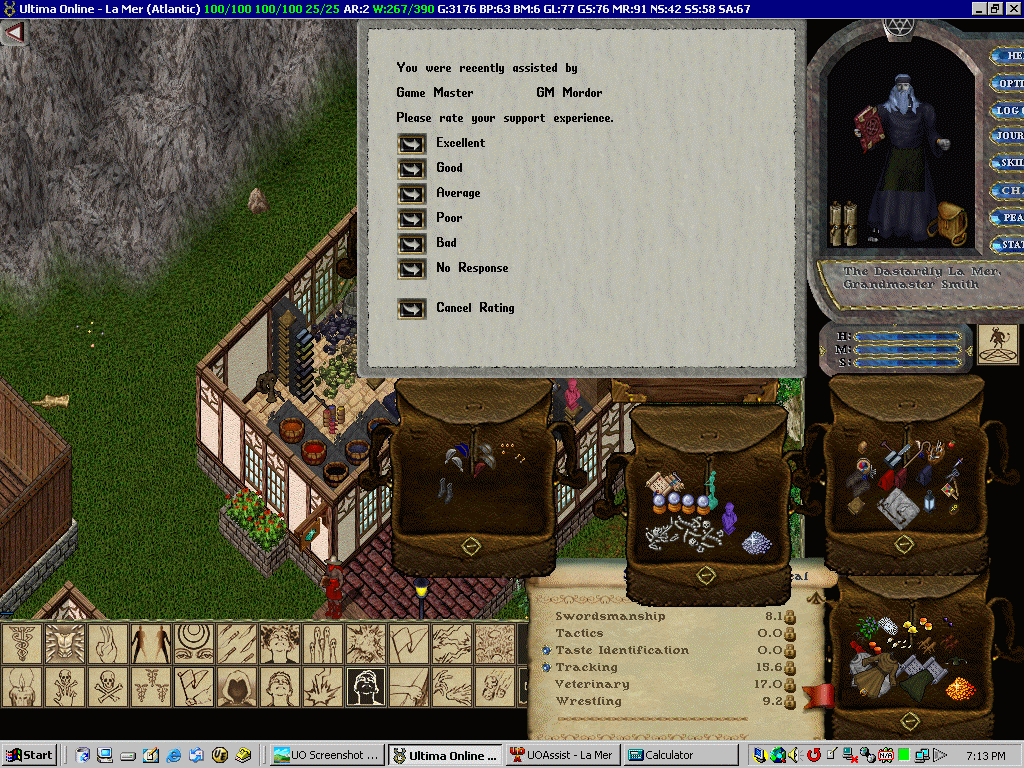Activate the highlighted white-outlined head spell icon
1024x768 pixels.
tap(367, 686)
